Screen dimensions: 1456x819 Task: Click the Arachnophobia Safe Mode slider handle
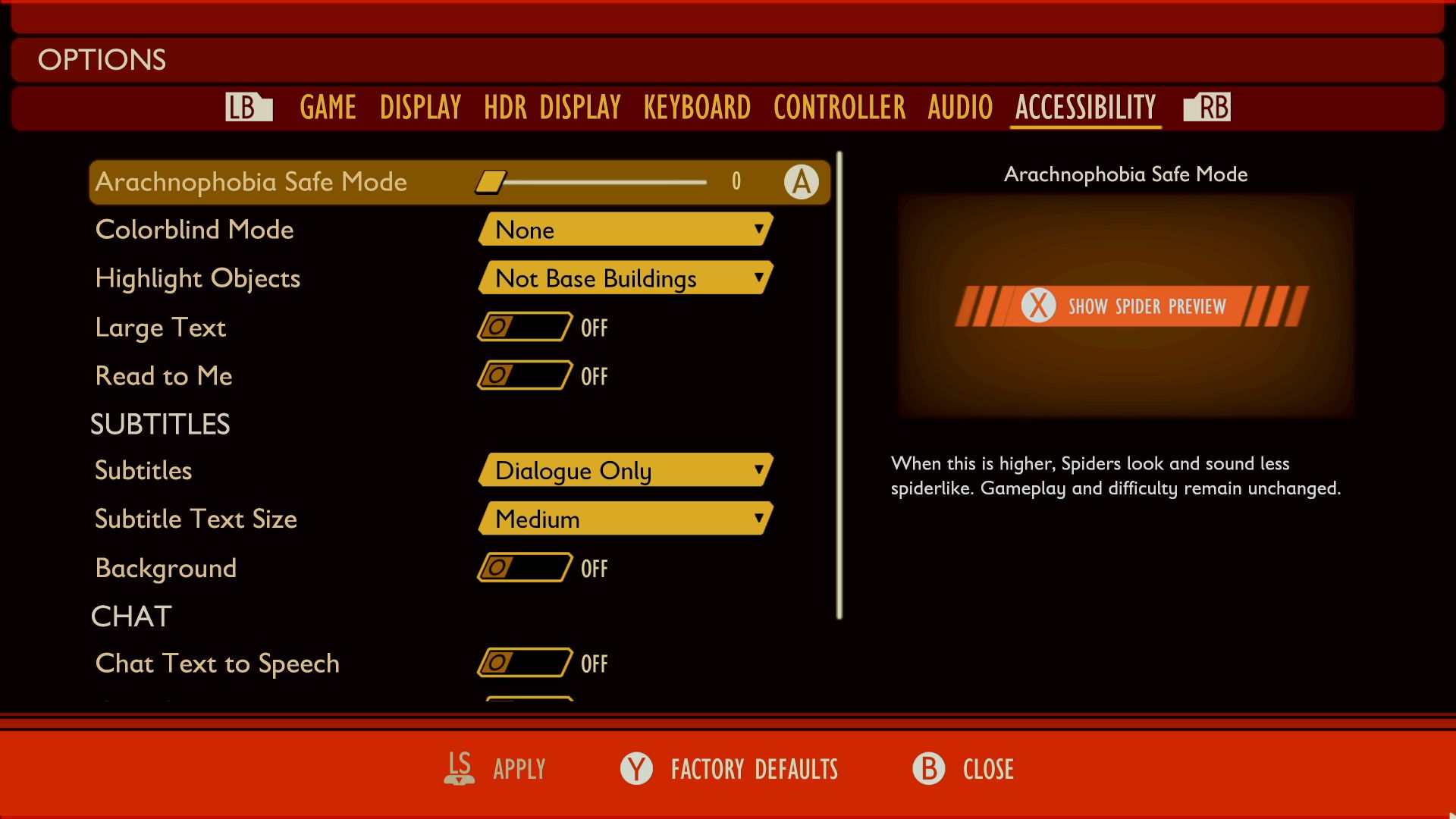point(491,182)
